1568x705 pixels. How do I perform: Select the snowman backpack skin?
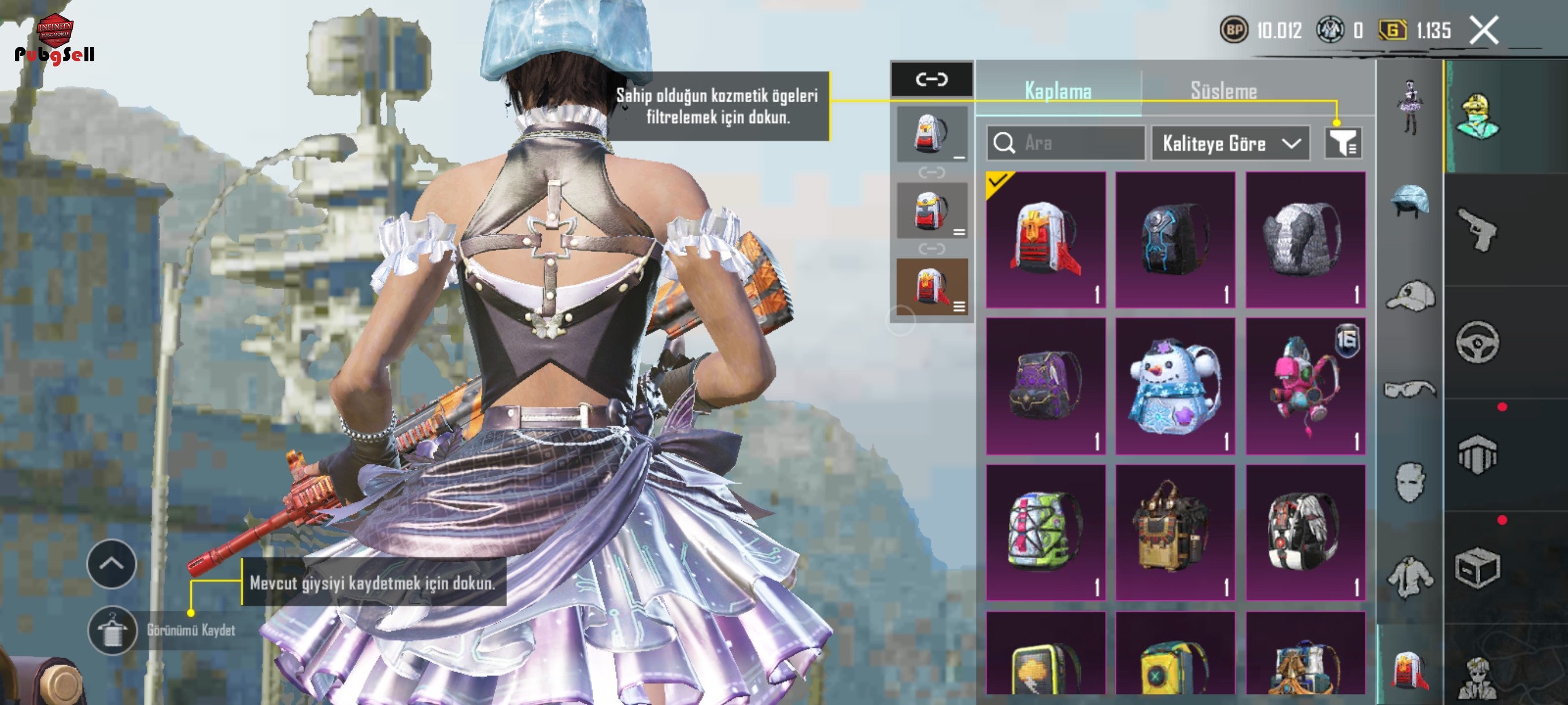click(x=1175, y=386)
